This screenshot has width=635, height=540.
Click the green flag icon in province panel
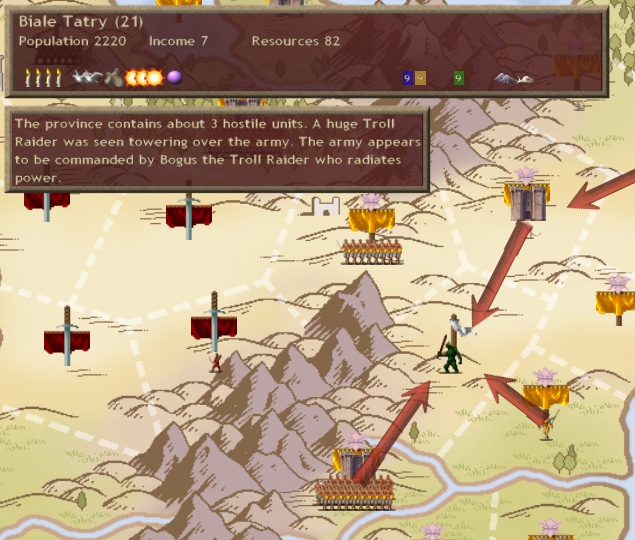point(458,78)
